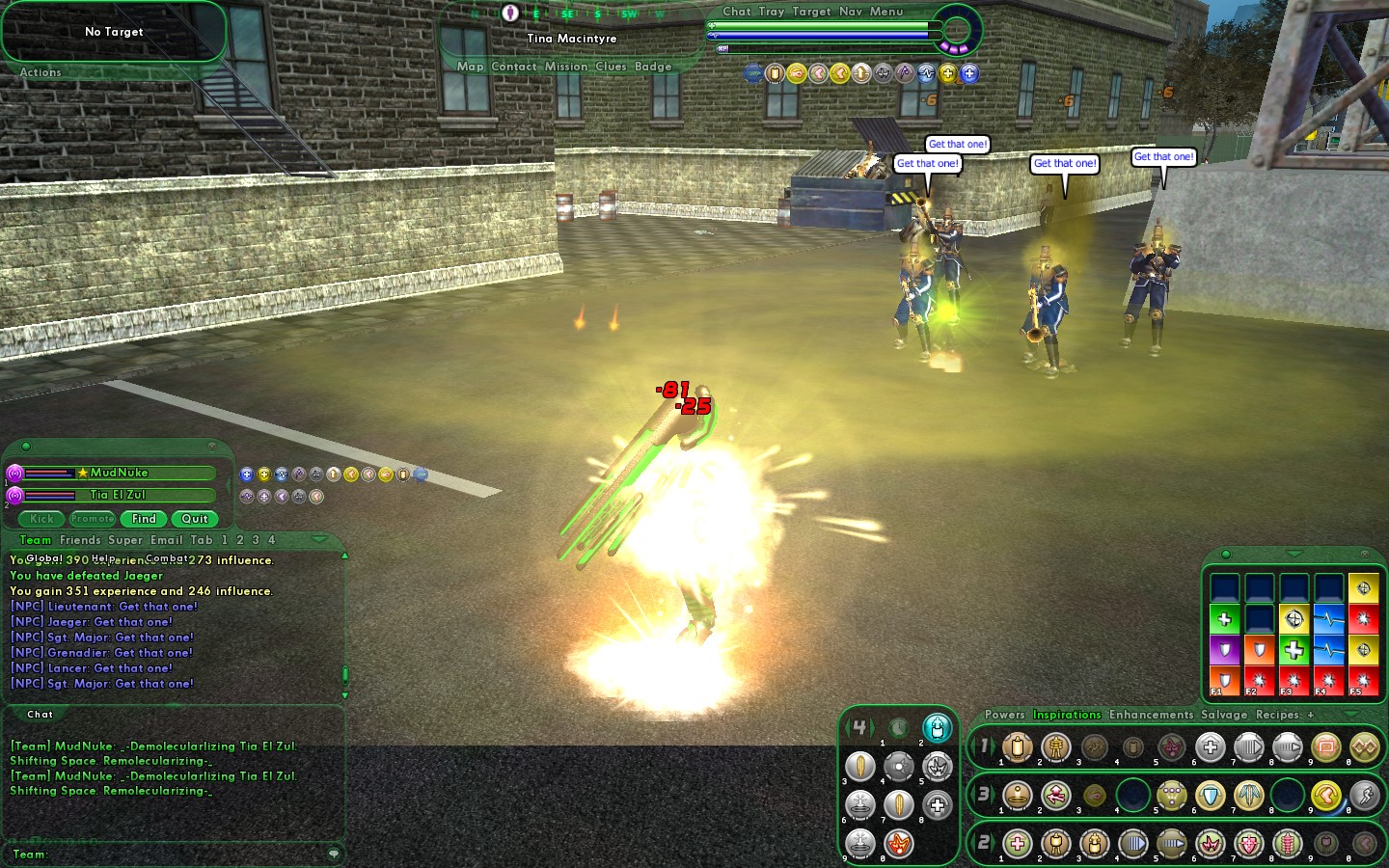This screenshot has width=1389, height=868.
Task: Click the Find team button
Action: pyautogui.click(x=144, y=519)
